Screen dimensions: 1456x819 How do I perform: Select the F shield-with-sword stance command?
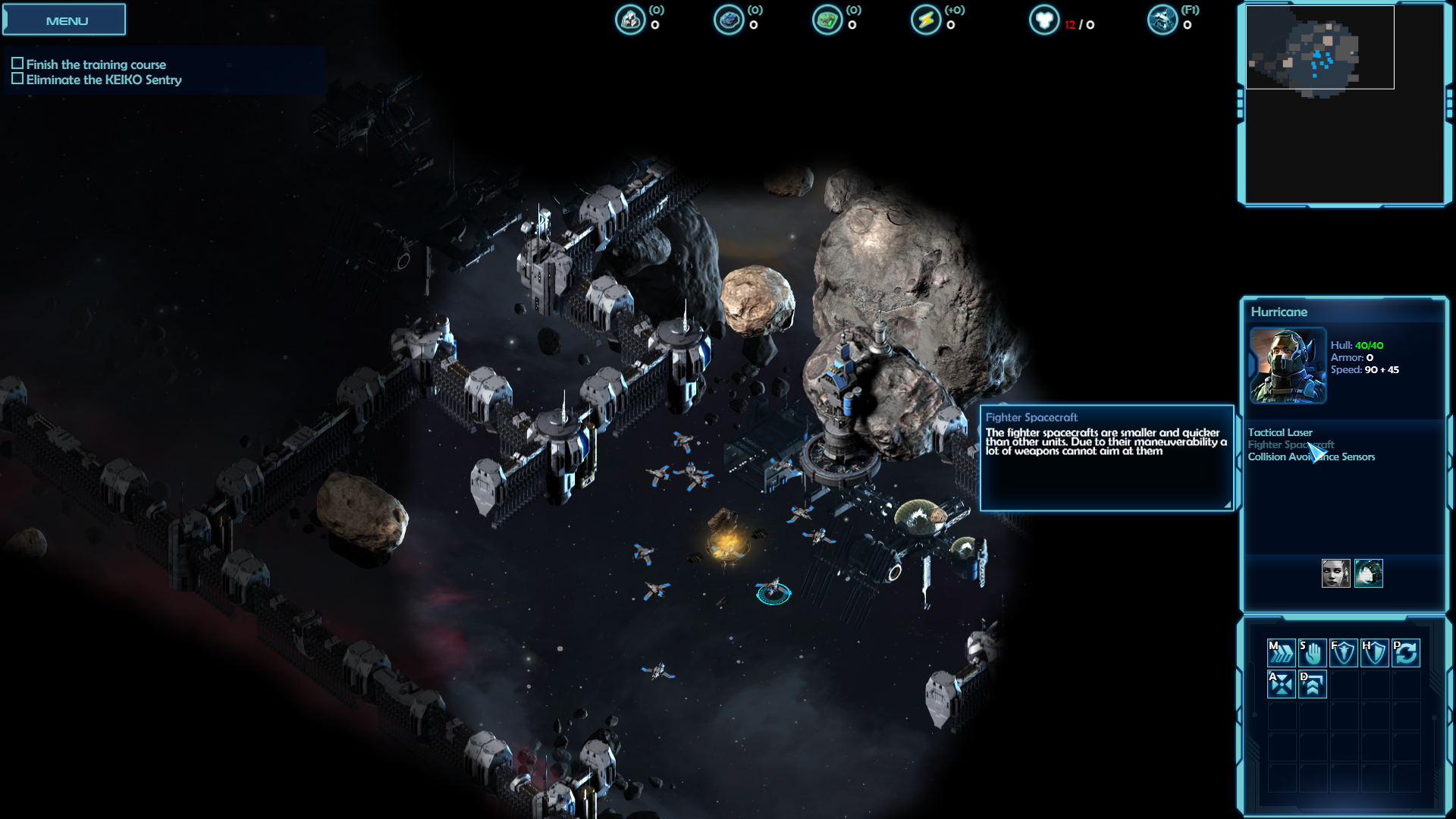[x=1343, y=652]
